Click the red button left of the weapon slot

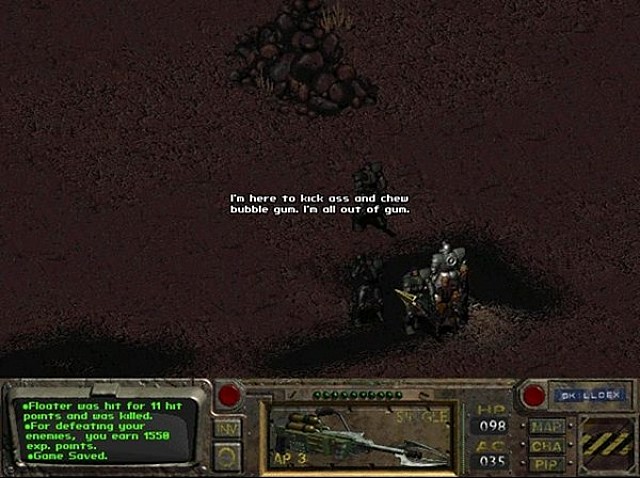pyautogui.click(x=229, y=395)
